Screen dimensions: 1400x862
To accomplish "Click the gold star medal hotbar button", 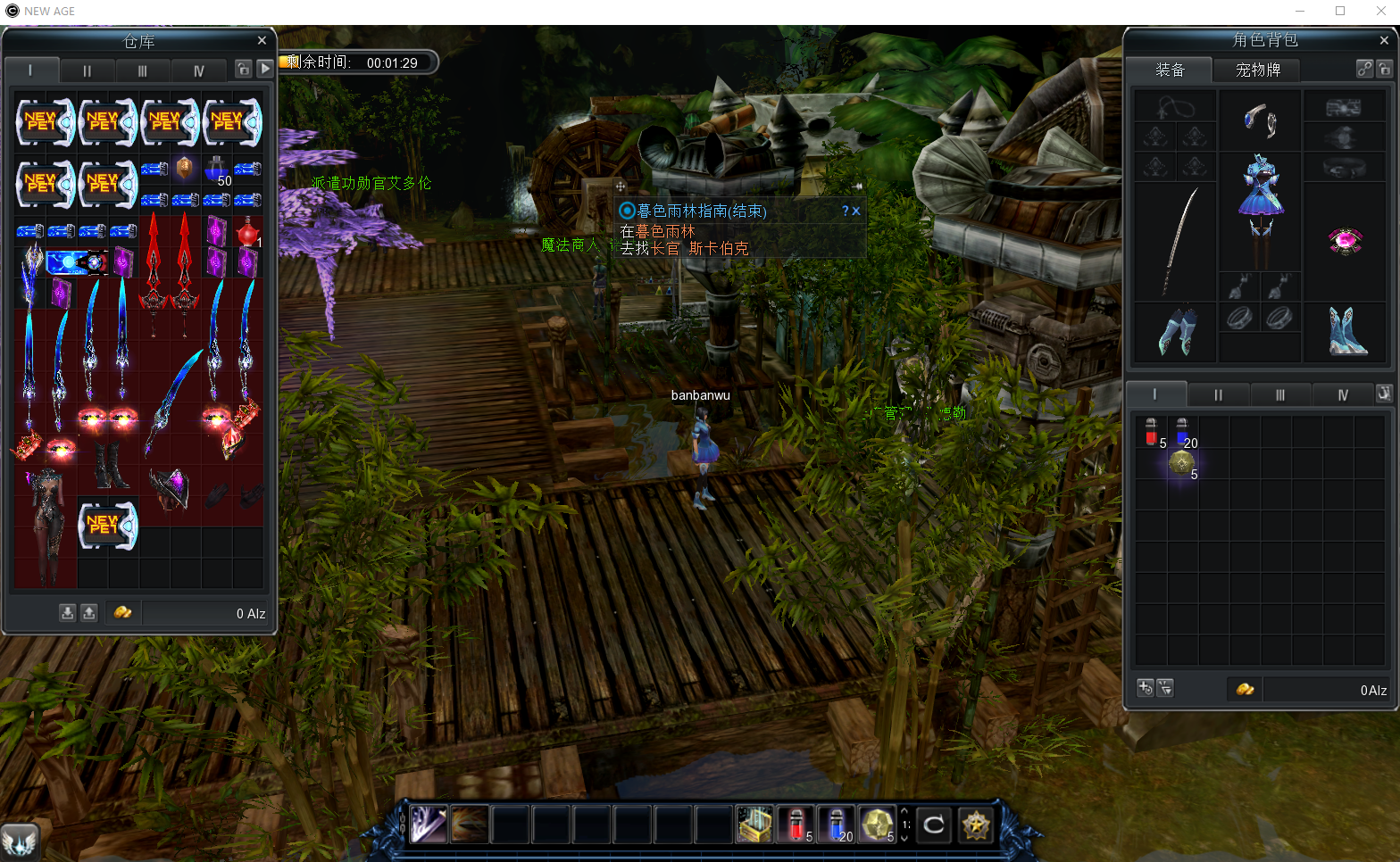I will [x=976, y=825].
